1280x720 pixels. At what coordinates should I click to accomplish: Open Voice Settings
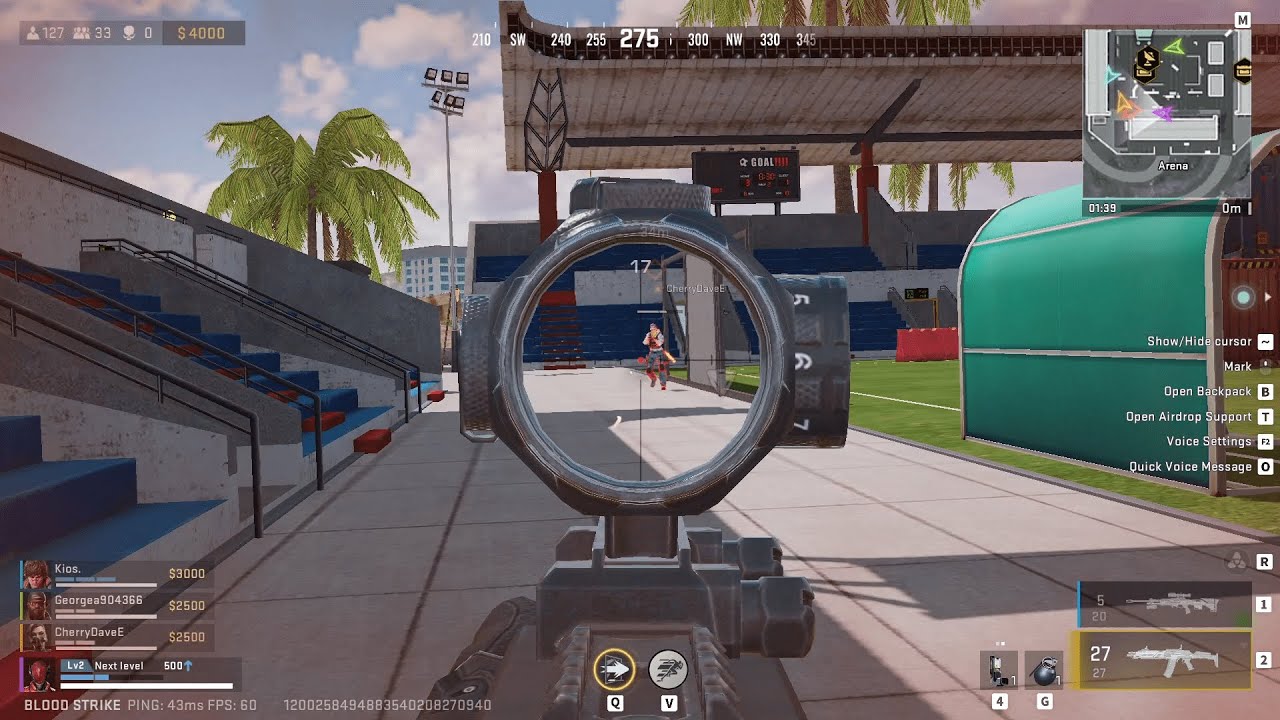(x=1208, y=442)
